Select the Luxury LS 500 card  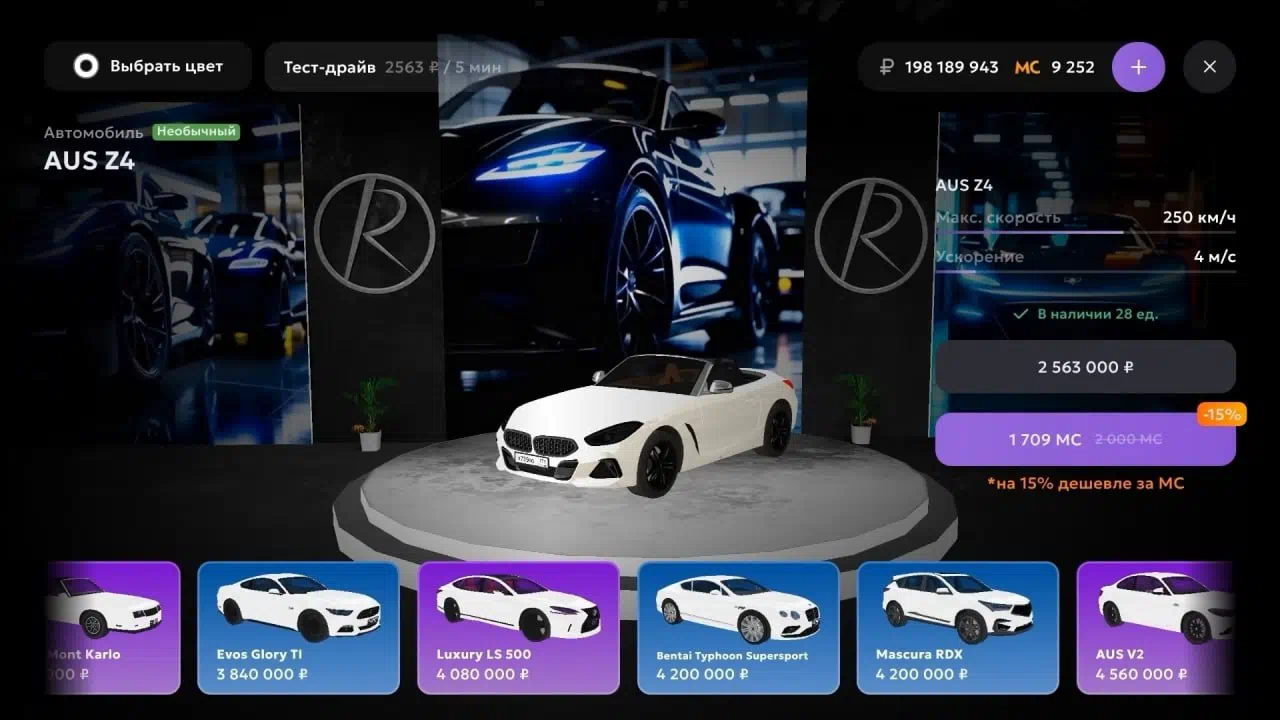coord(518,628)
